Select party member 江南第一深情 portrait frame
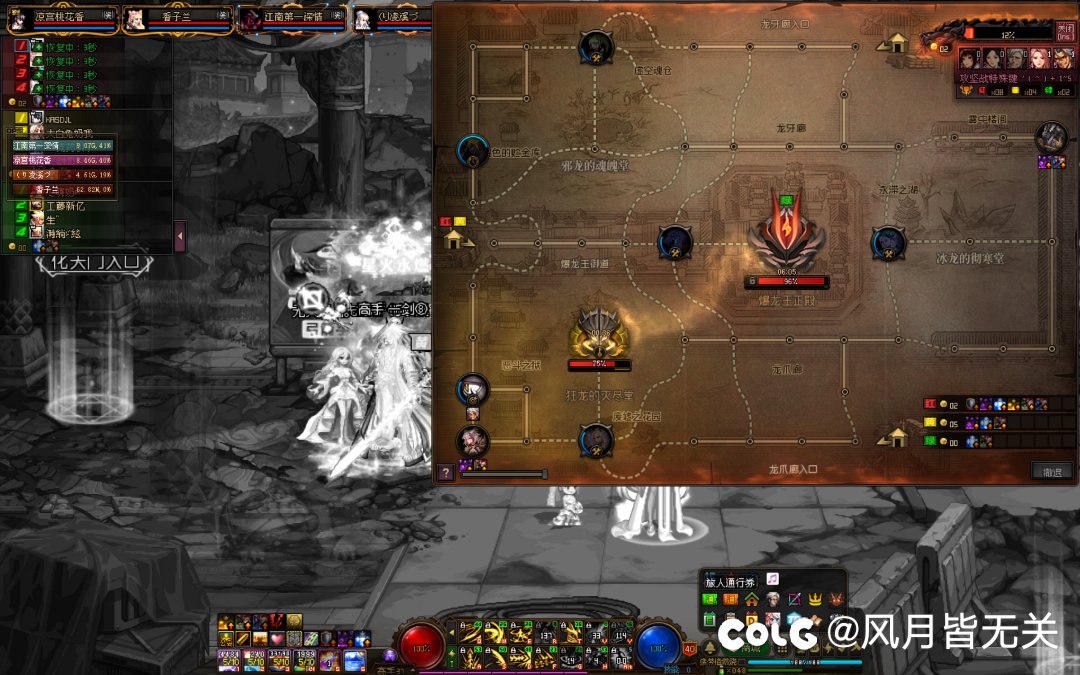 click(292, 18)
